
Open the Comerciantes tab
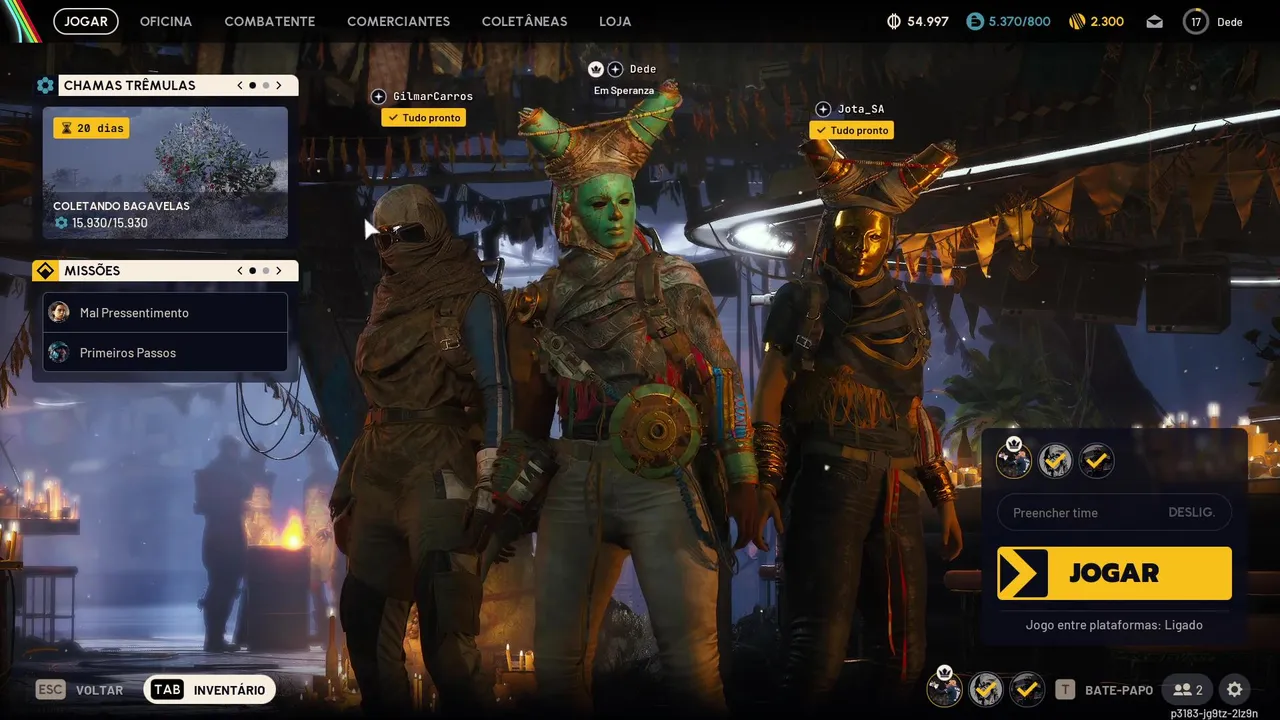398,21
